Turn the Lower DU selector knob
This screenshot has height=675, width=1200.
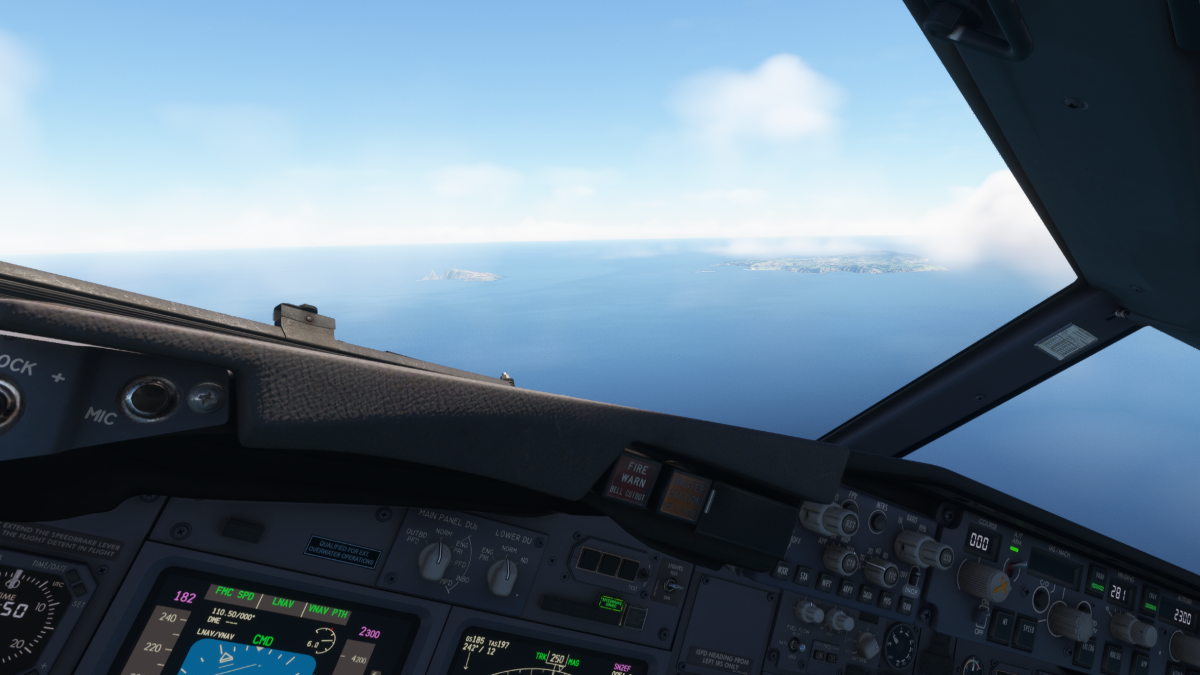click(502, 576)
